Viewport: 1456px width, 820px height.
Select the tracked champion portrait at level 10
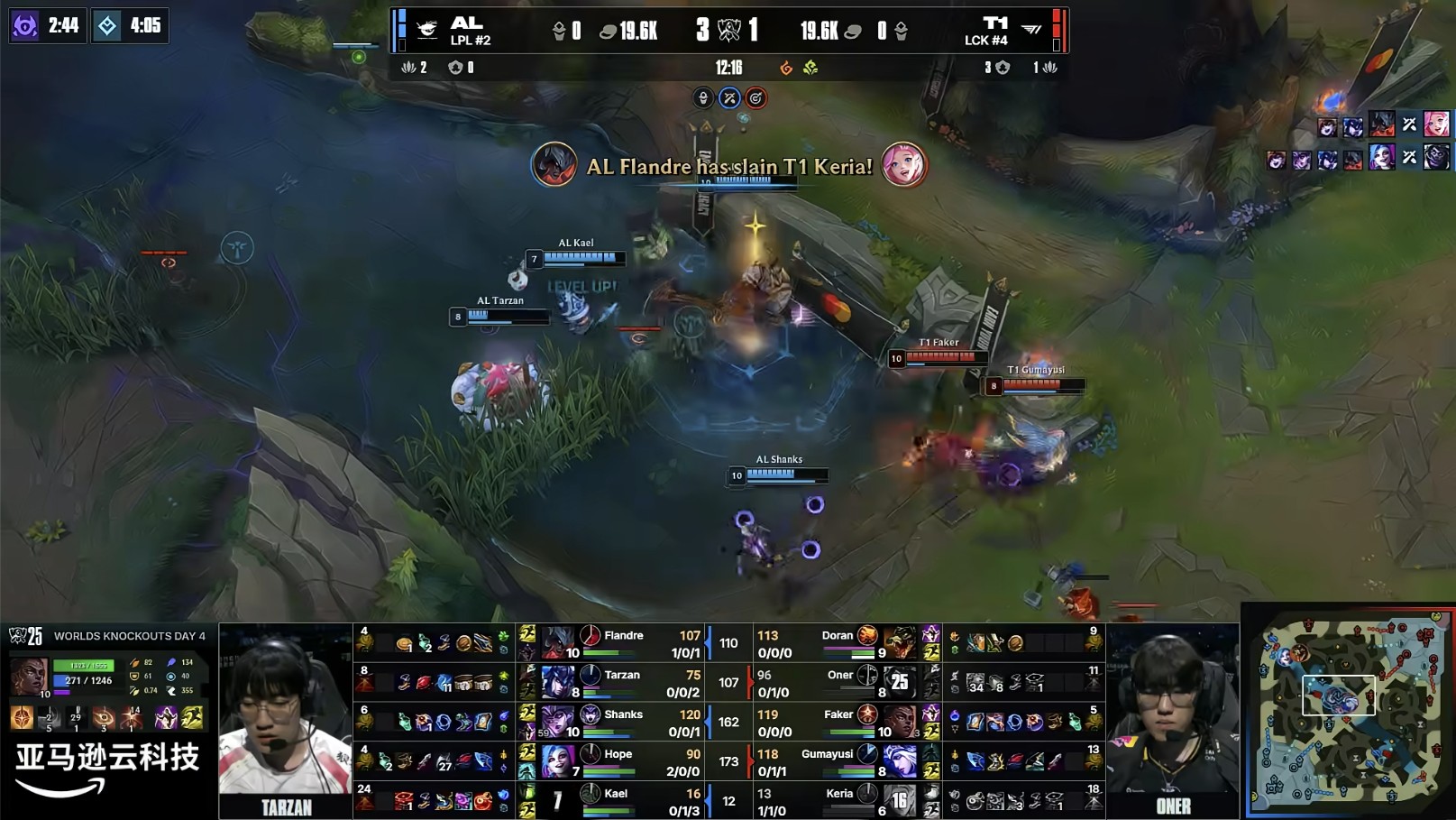tap(30, 677)
